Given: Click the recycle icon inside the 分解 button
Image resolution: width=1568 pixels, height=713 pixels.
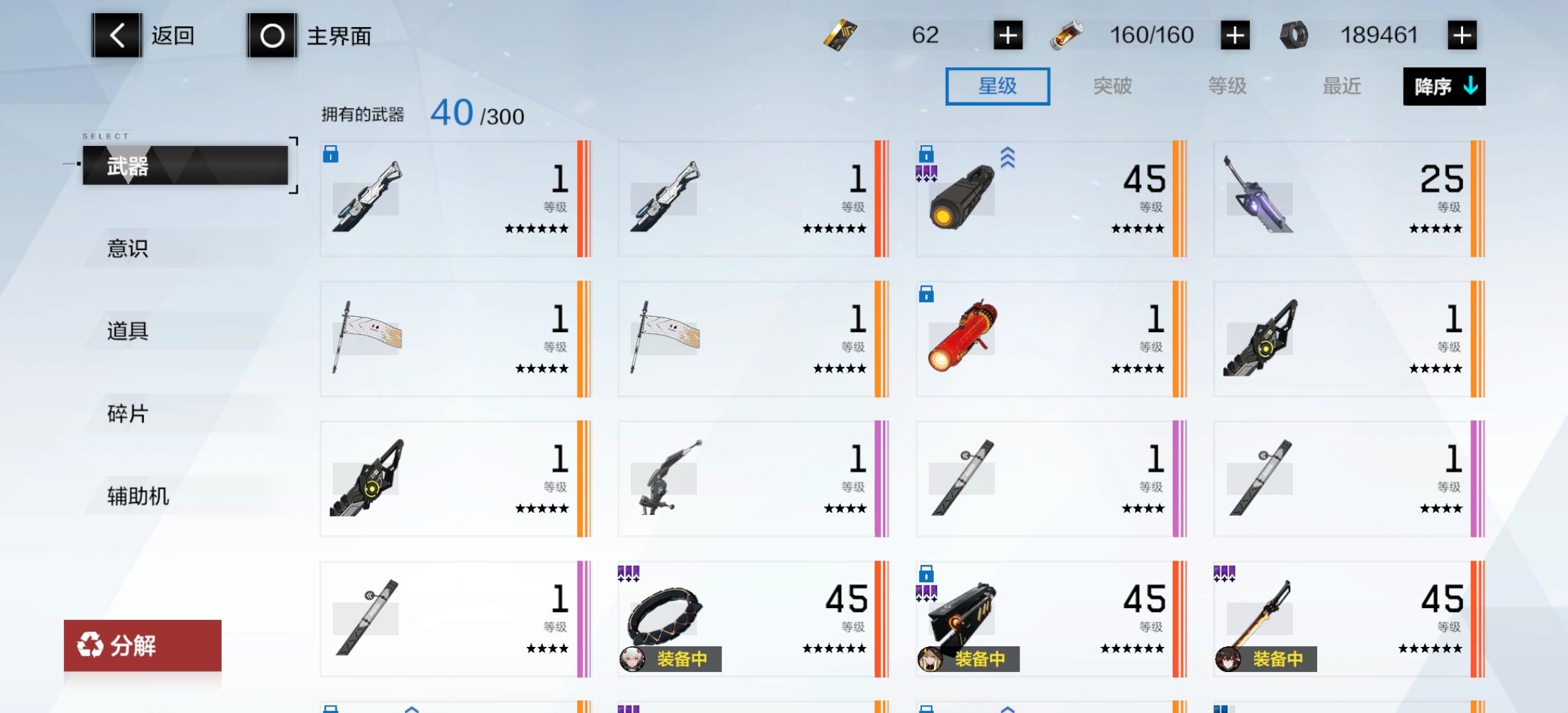Looking at the screenshot, I should click(89, 646).
